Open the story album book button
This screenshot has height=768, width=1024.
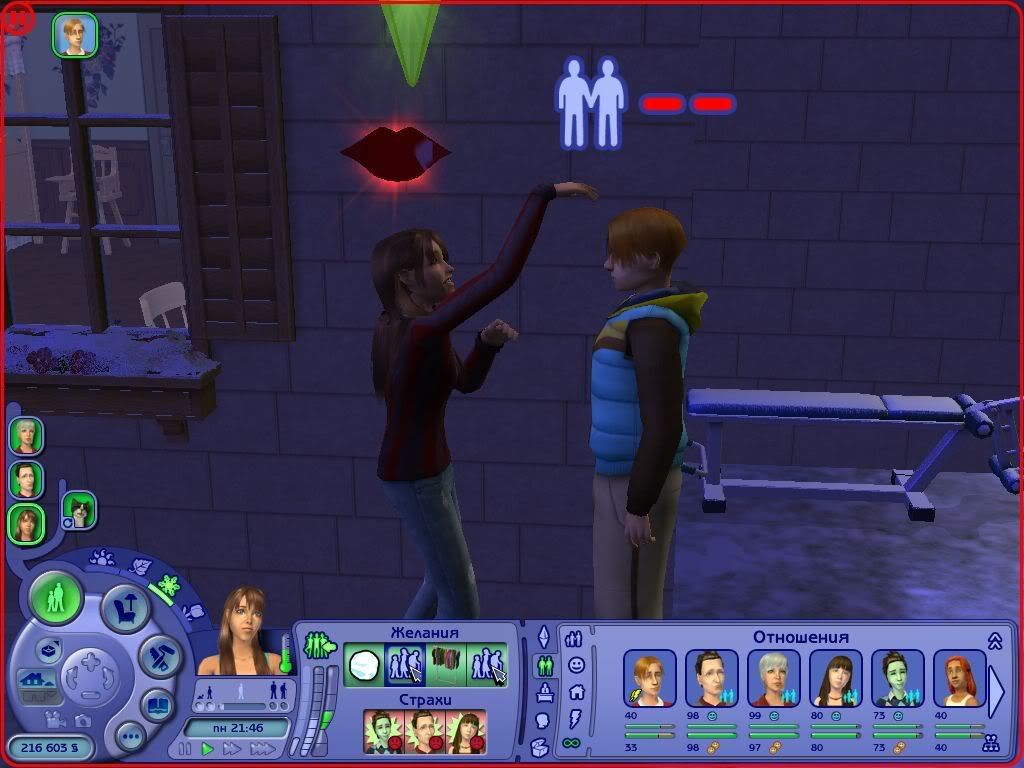point(157,704)
